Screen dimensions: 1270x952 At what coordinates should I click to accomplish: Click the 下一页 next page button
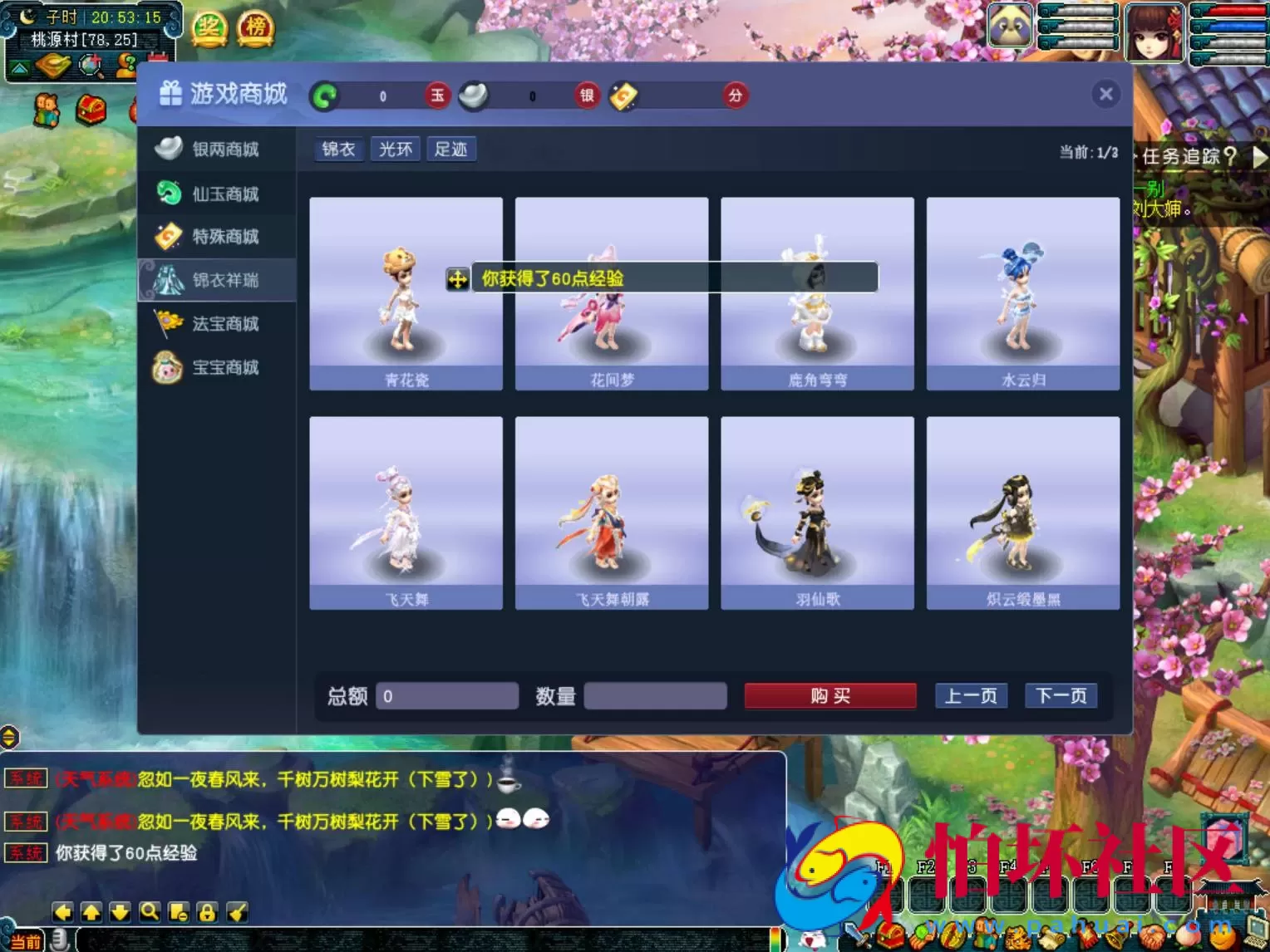[1061, 695]
